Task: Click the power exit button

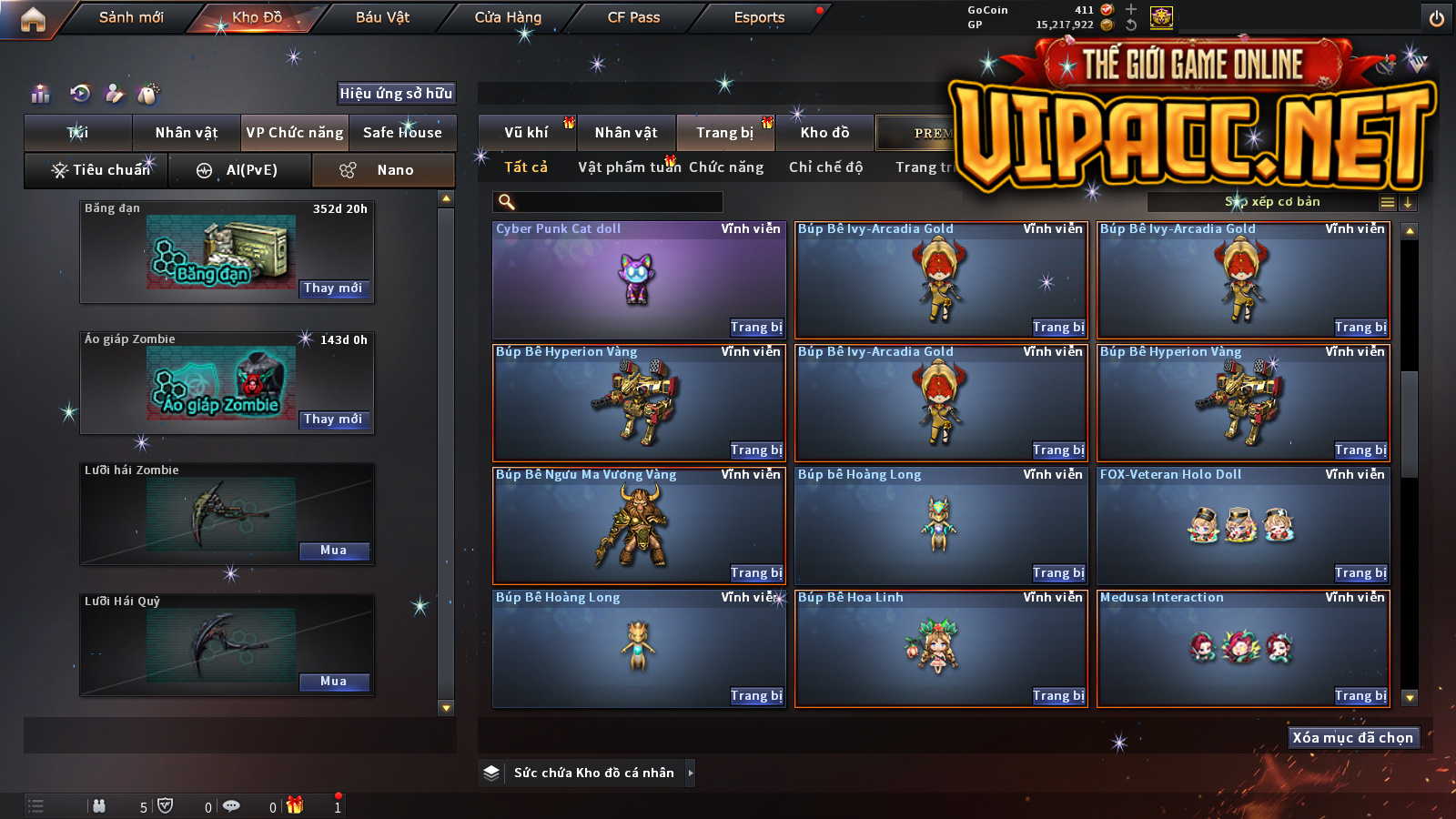Action: 1437,18
